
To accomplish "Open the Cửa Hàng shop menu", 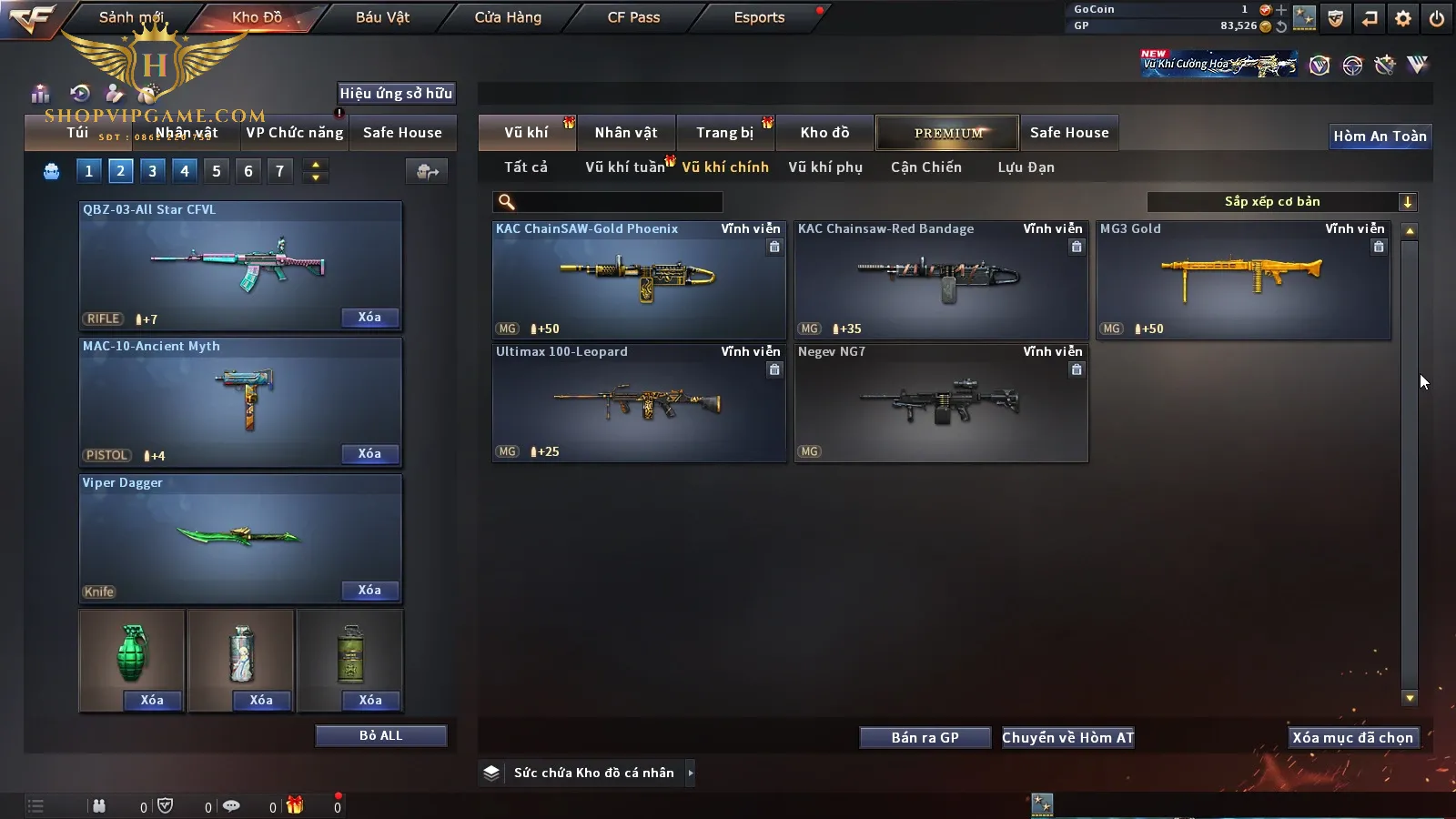I will (x=508, y=17).
